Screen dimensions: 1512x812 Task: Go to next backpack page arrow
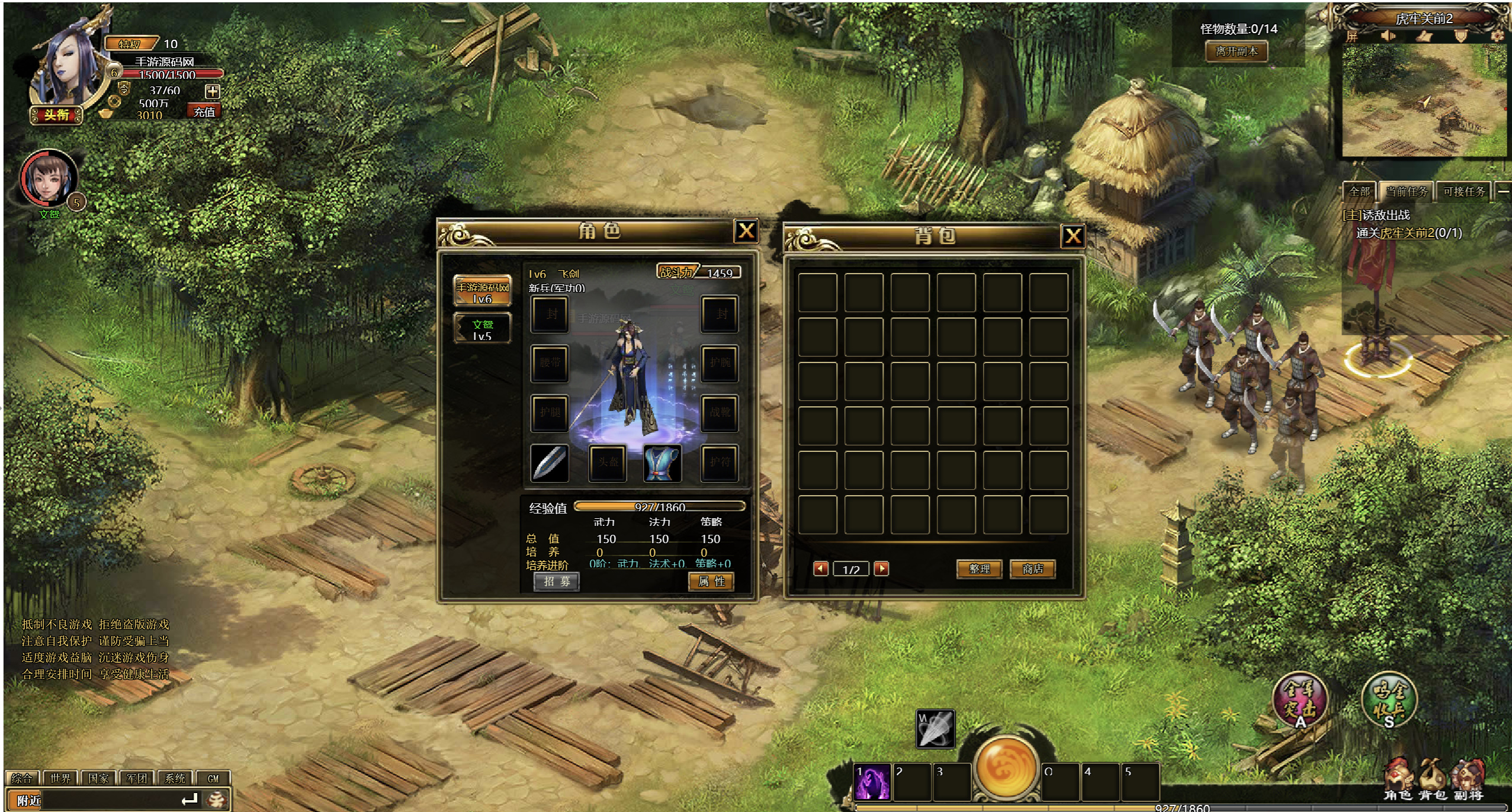click(x=881, y=569)
